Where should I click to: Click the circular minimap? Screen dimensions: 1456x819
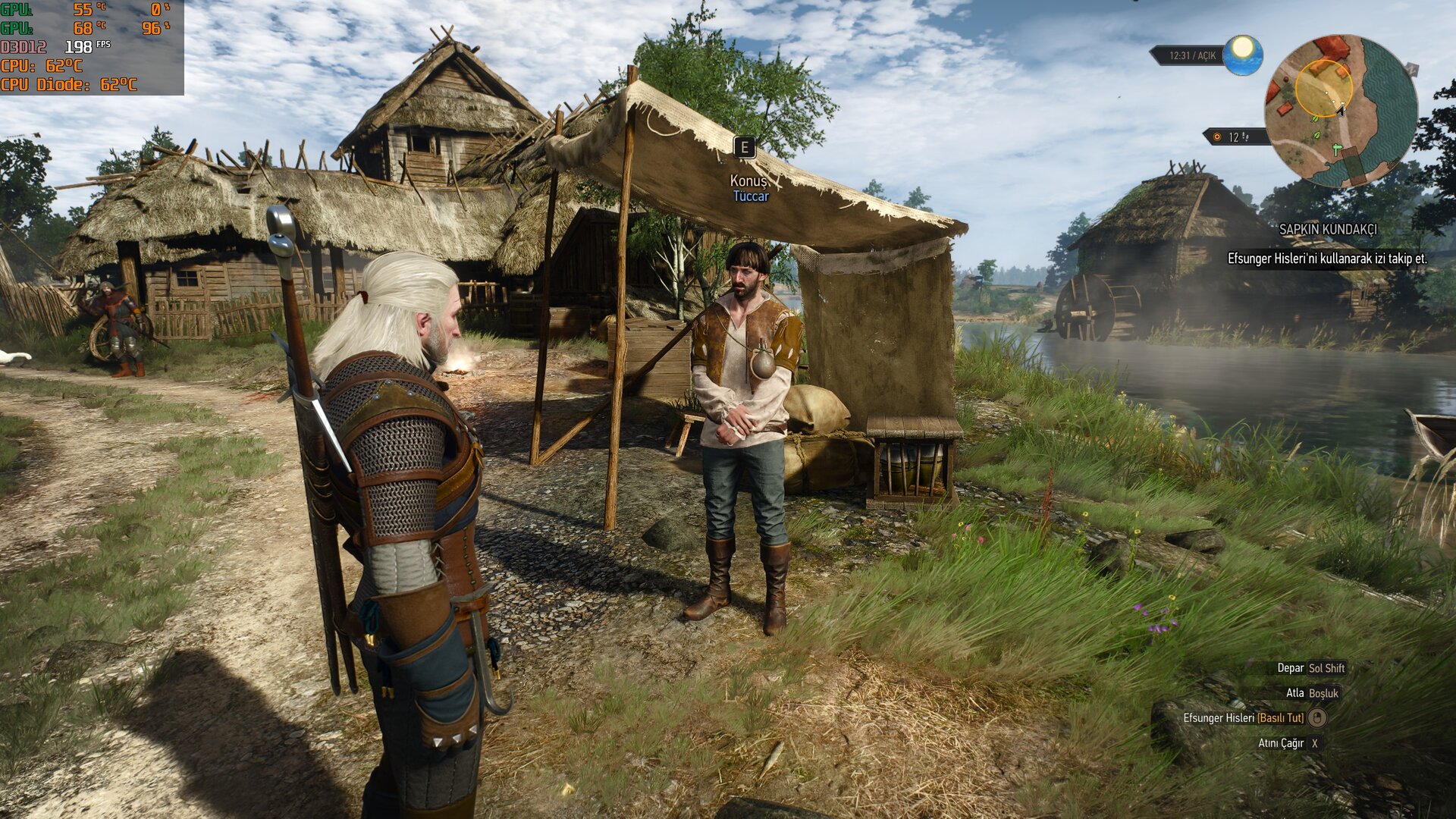coord(1340,111)
